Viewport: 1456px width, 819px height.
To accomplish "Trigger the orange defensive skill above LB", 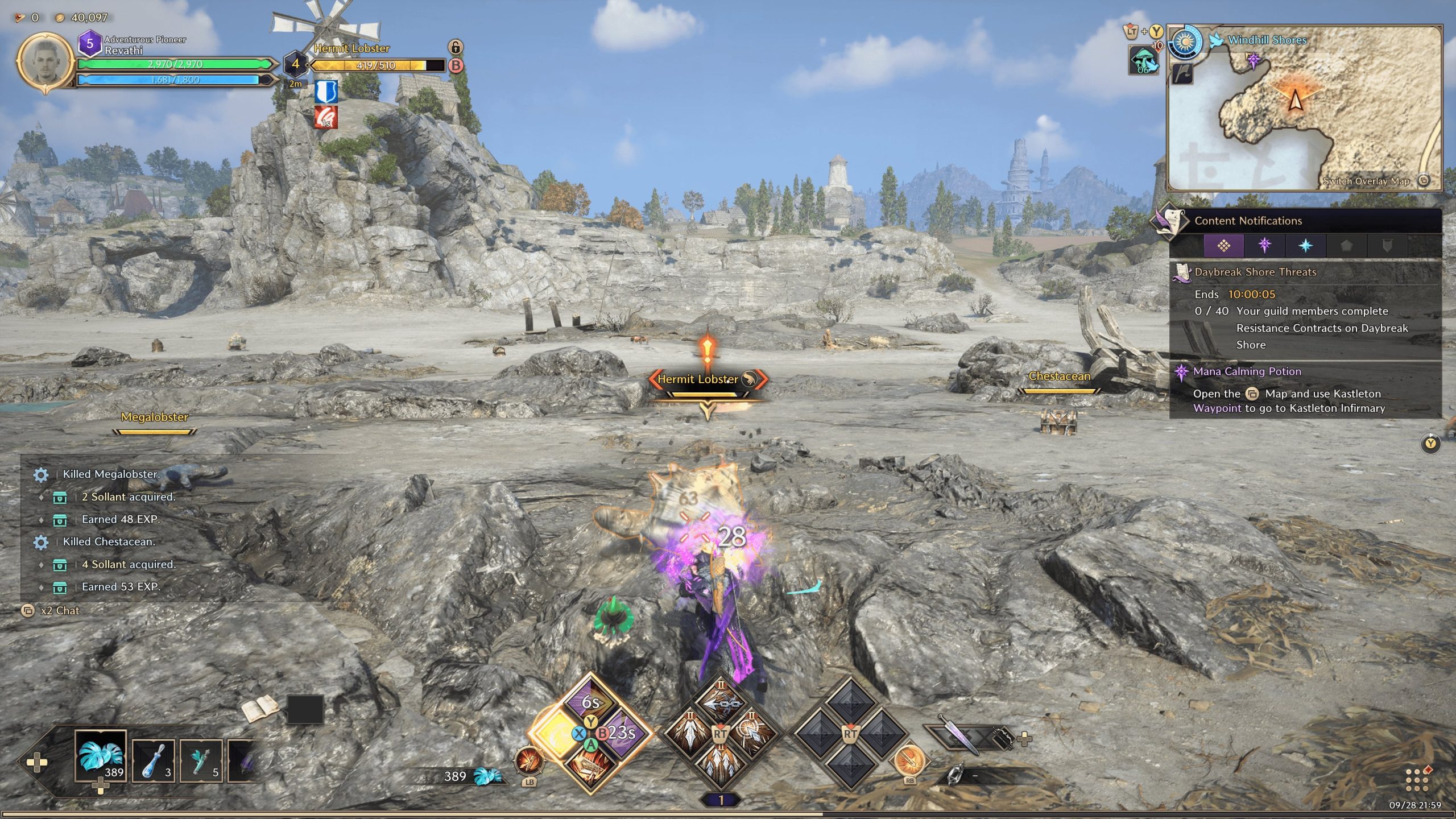I will point(528,762).
